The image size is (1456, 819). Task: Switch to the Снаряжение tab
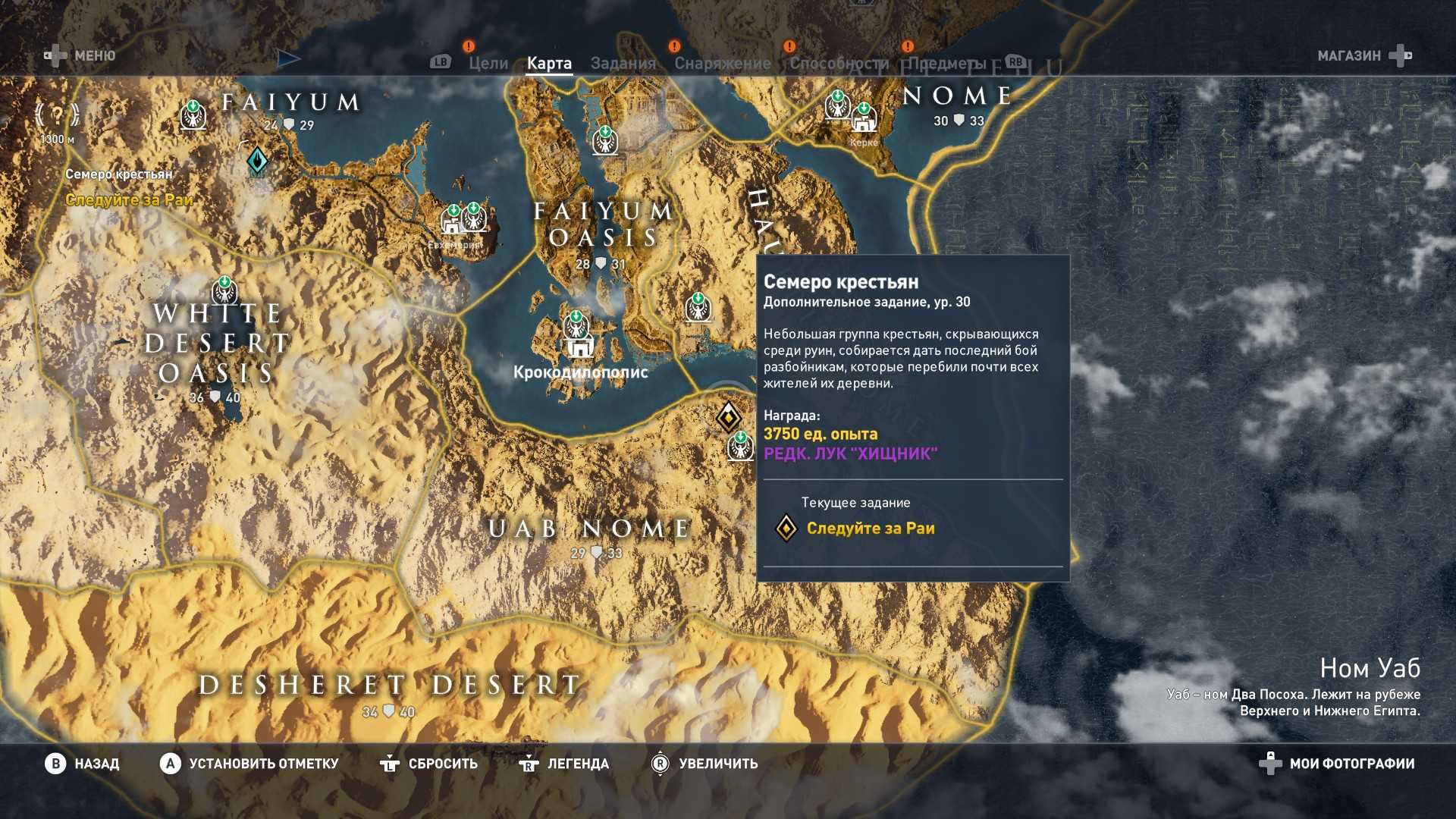(722, 64)
